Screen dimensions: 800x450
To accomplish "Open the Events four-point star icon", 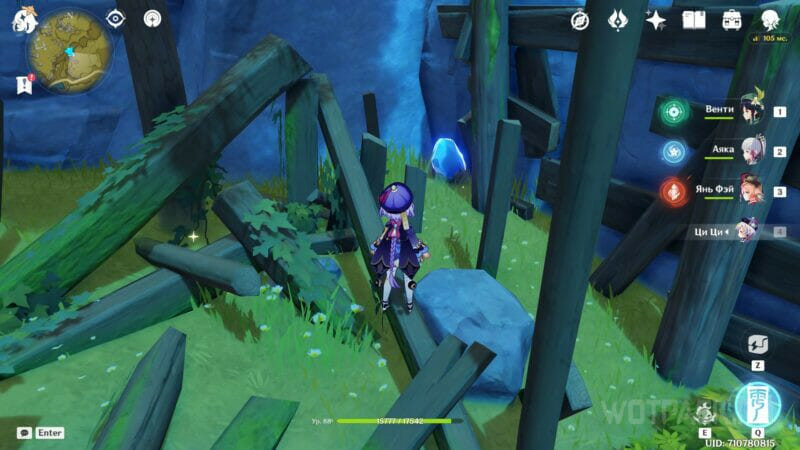I will click(656, 20).
